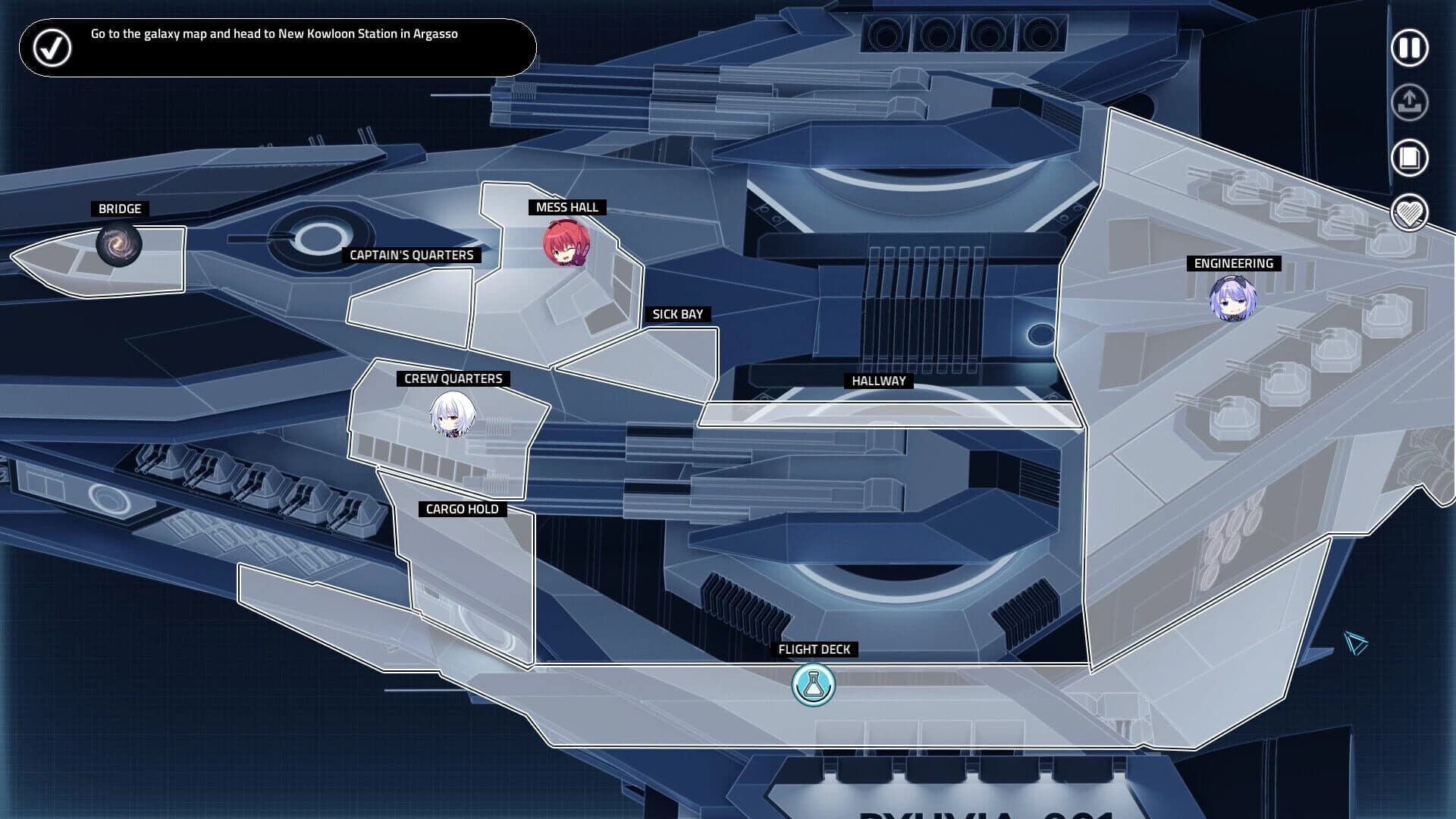The width and height of the screenshot is (1456, 819).
Task: Click the objective checkmark circle
Action: [50, 47]
